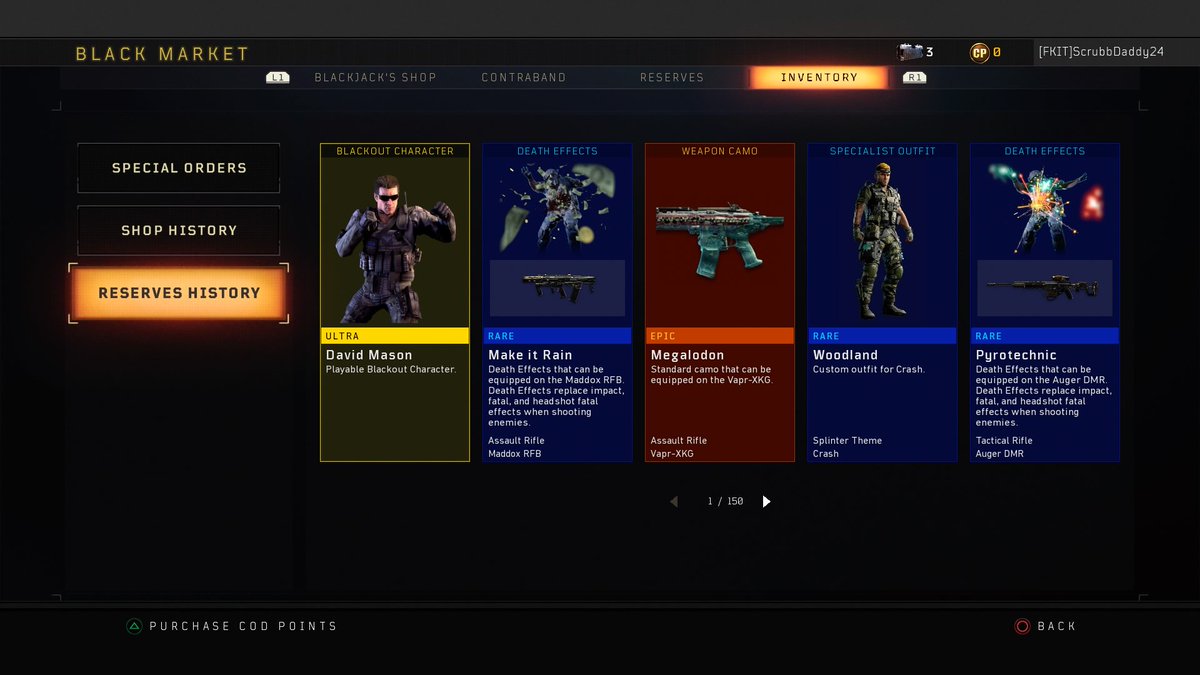Switch to the Blackjack's Shop tab
This screenshot has height=675, width=1200.
tap(375, 78)
